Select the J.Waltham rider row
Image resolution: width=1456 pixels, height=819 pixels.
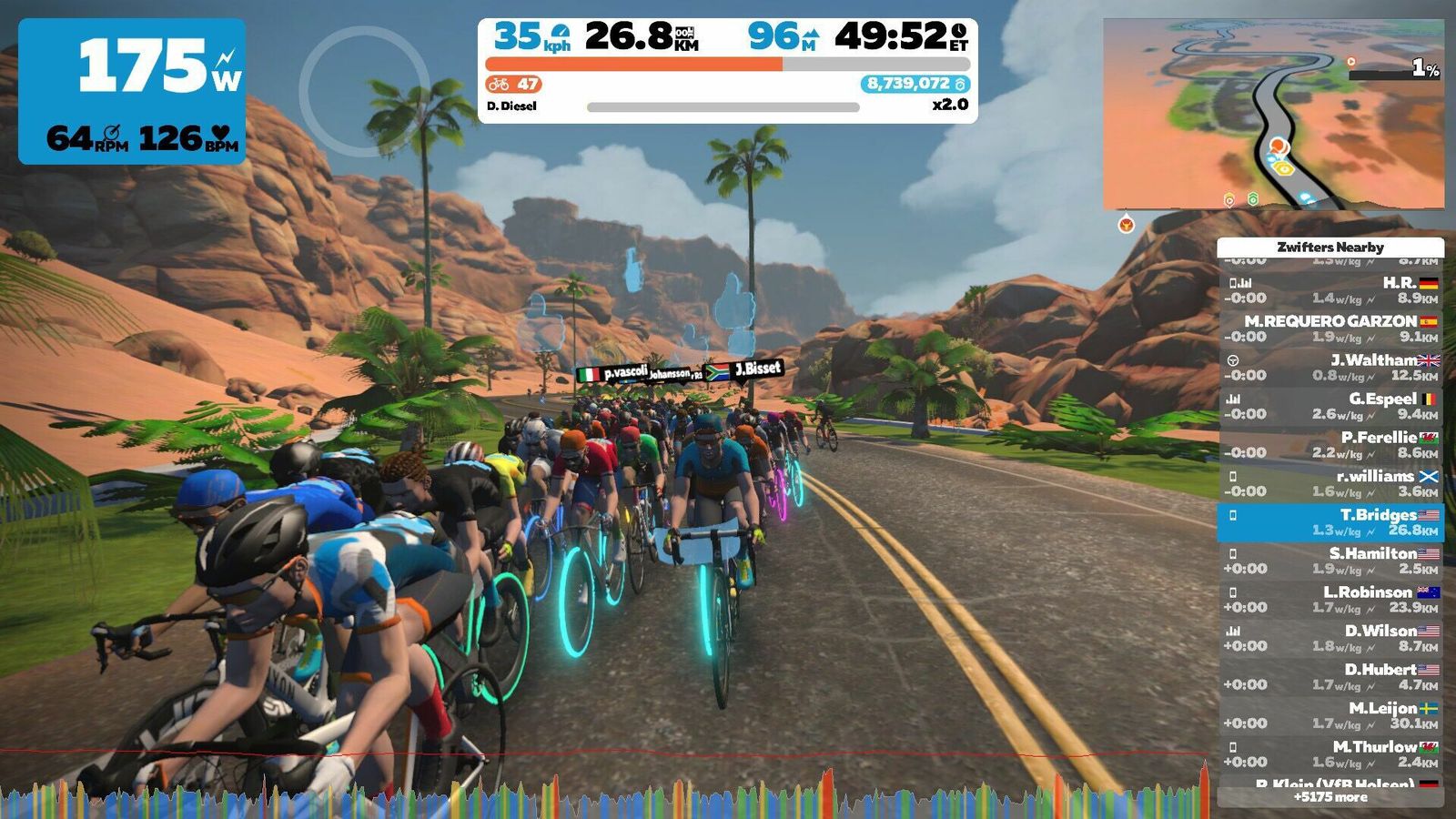tap(1330, 368)
